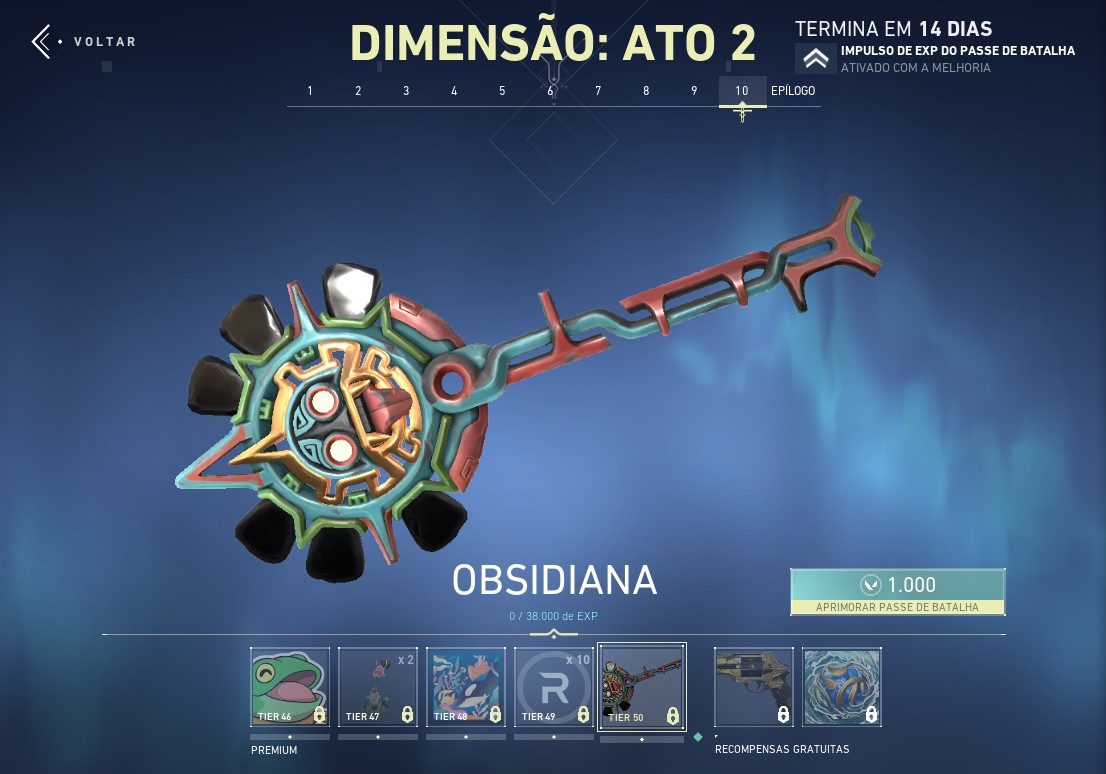1106x774 pixels.
Task: Open chapter 2 of the battle pass
Action: (358, 91)
